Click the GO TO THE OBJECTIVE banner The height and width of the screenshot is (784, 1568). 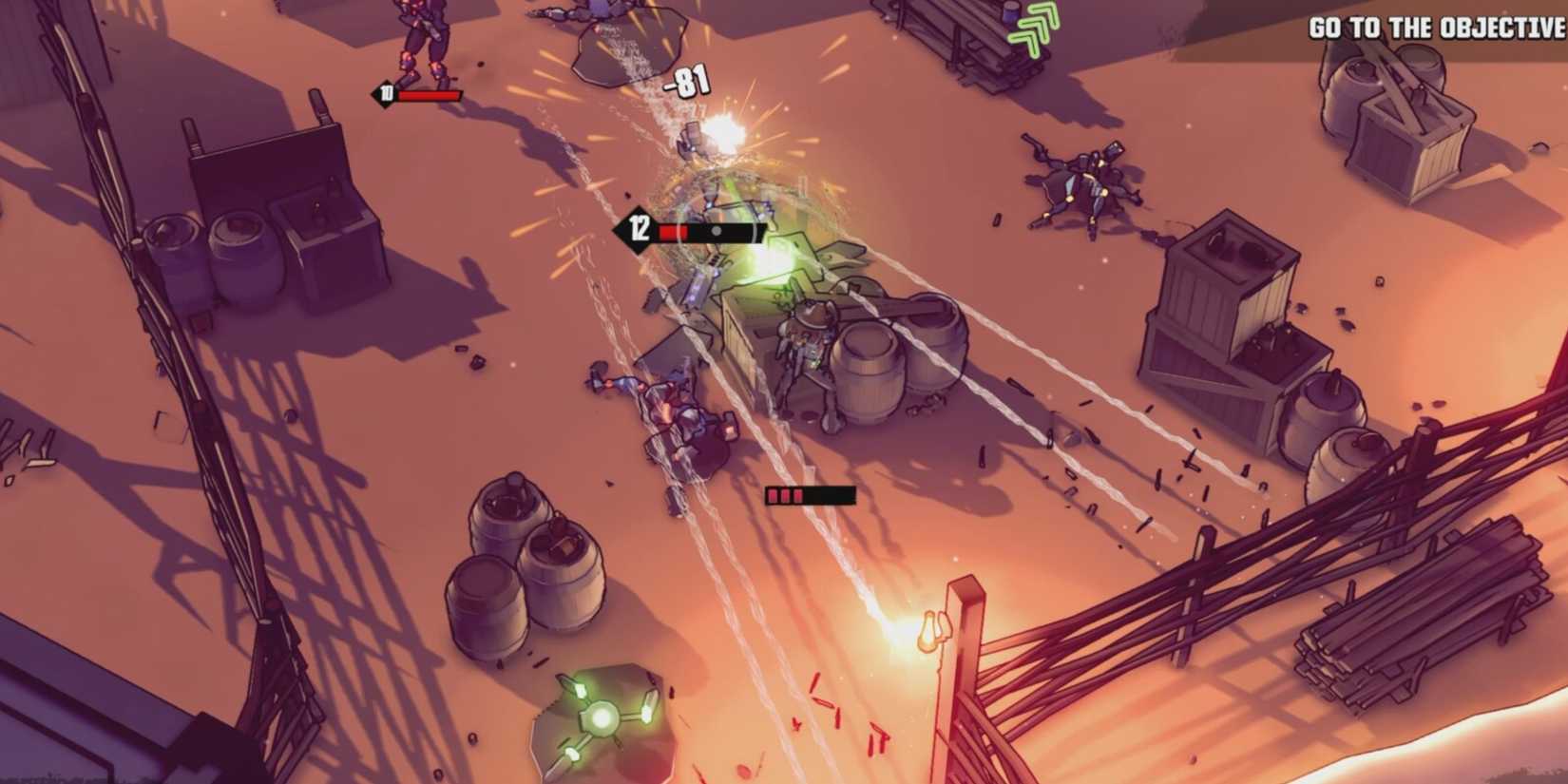point(1437,27)
